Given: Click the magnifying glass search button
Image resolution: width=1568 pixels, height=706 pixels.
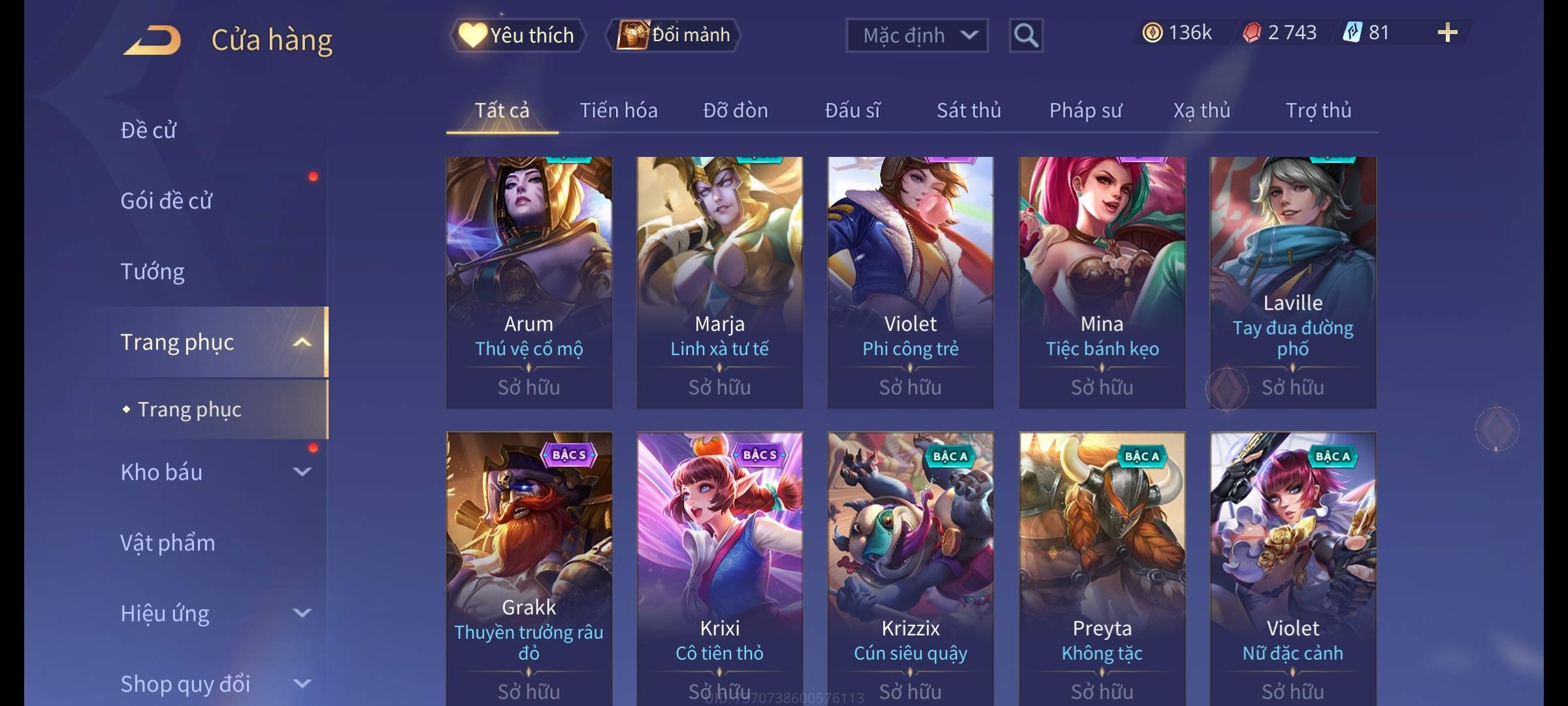Looking at the screenshot, I should click(x=1026, y=35).
